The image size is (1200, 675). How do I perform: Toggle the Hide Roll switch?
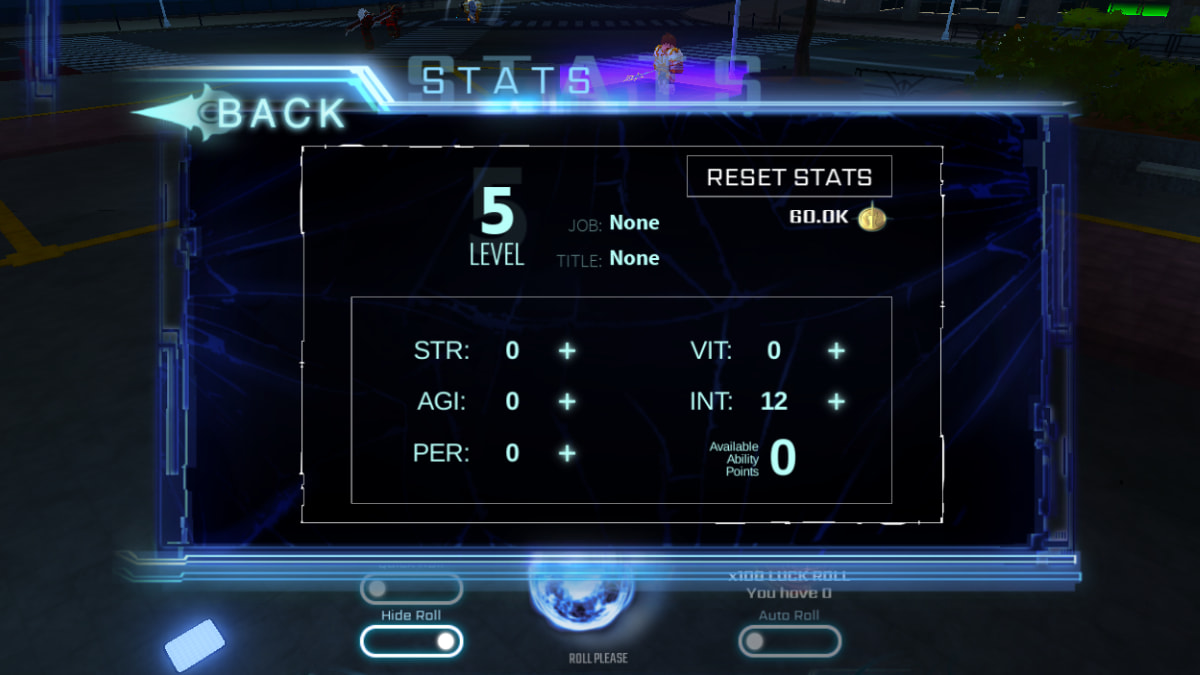(411, 641)
